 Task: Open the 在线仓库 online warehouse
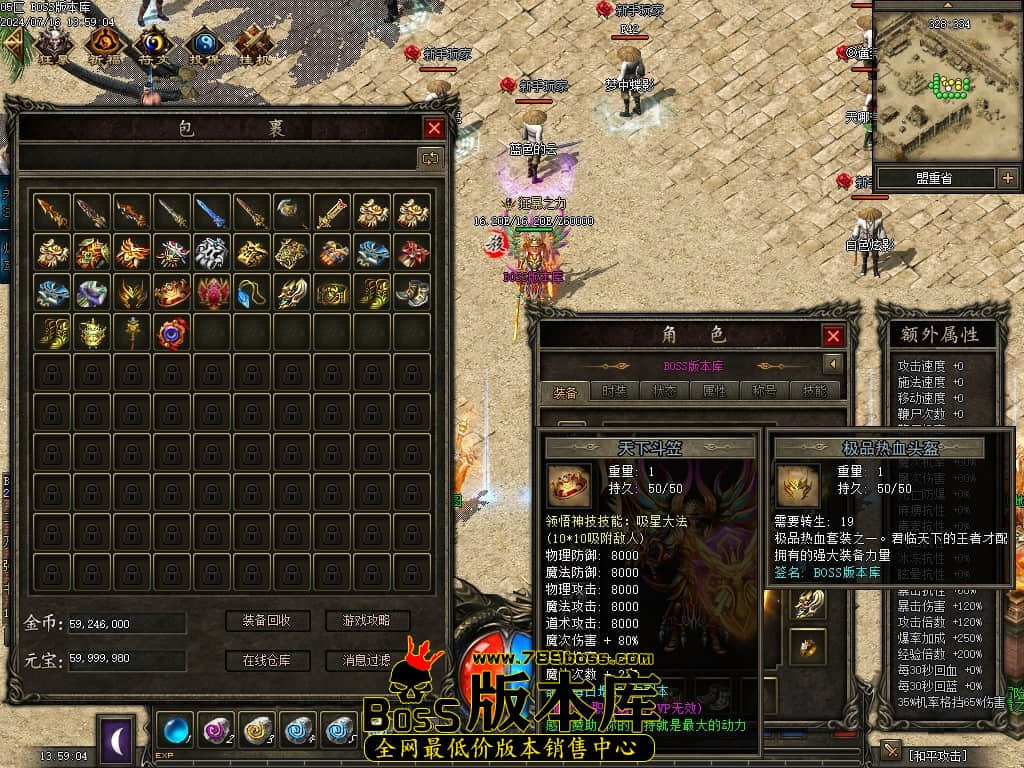(266, 660)
